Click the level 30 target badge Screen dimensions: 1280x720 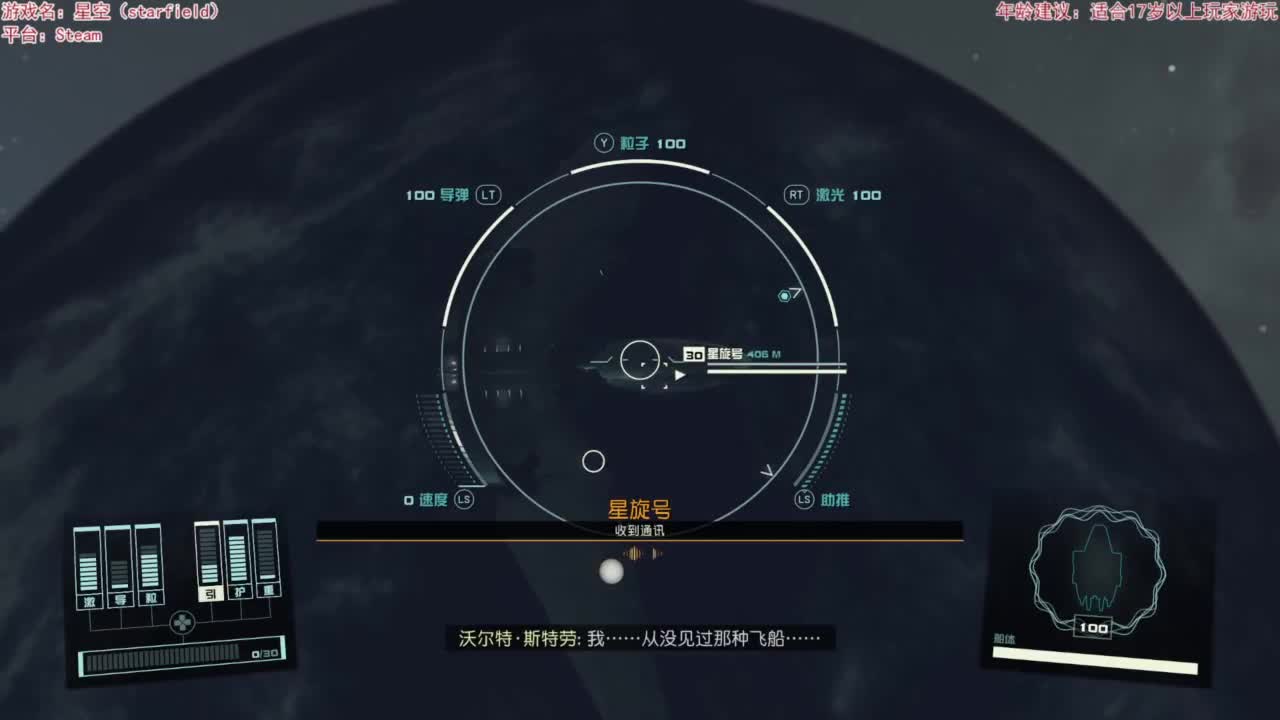coord(694,355)
